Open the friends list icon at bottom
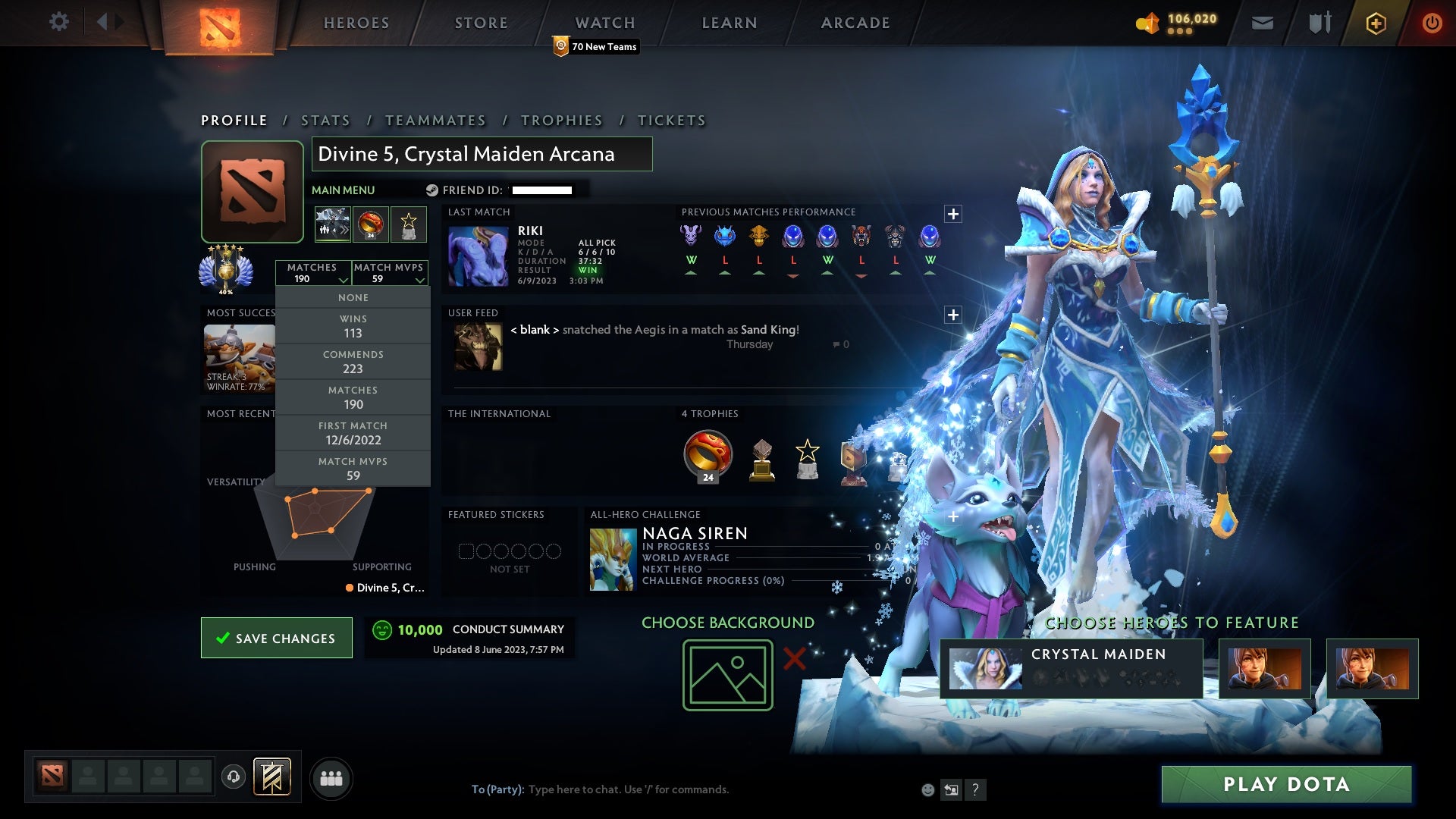 point(331,777)
